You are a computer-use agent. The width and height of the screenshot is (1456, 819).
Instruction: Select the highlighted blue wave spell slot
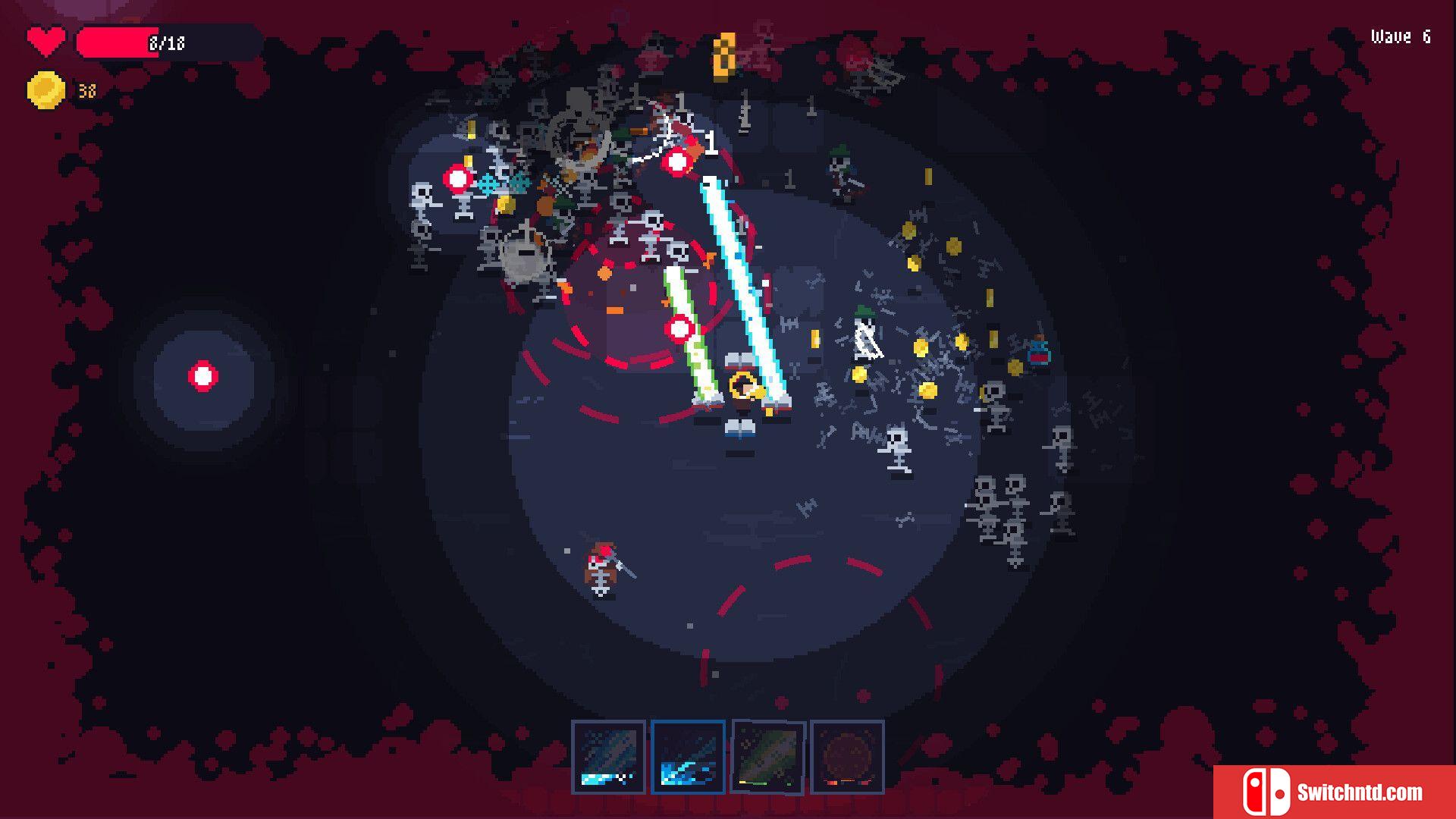[688, 757]
